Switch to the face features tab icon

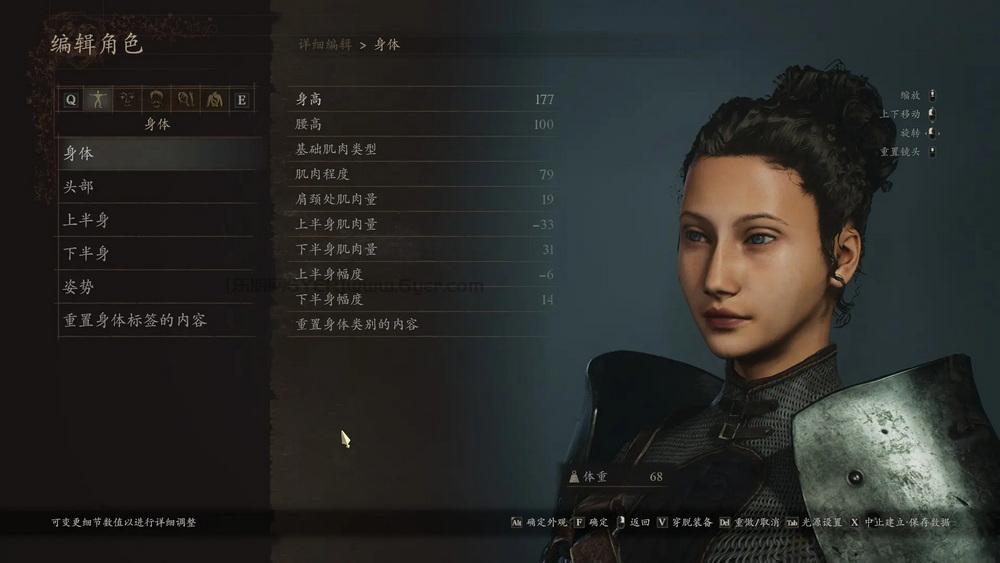coord(127,99)
